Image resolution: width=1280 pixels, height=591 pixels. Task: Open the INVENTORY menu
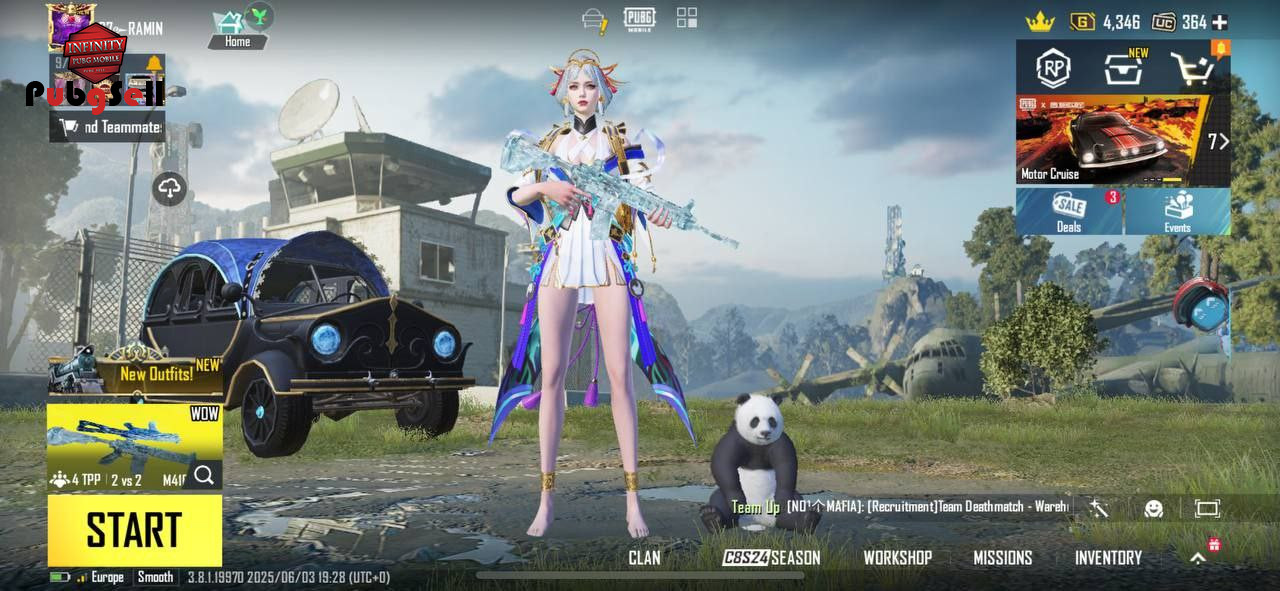pyautogui.click(x=1108, y=558)
